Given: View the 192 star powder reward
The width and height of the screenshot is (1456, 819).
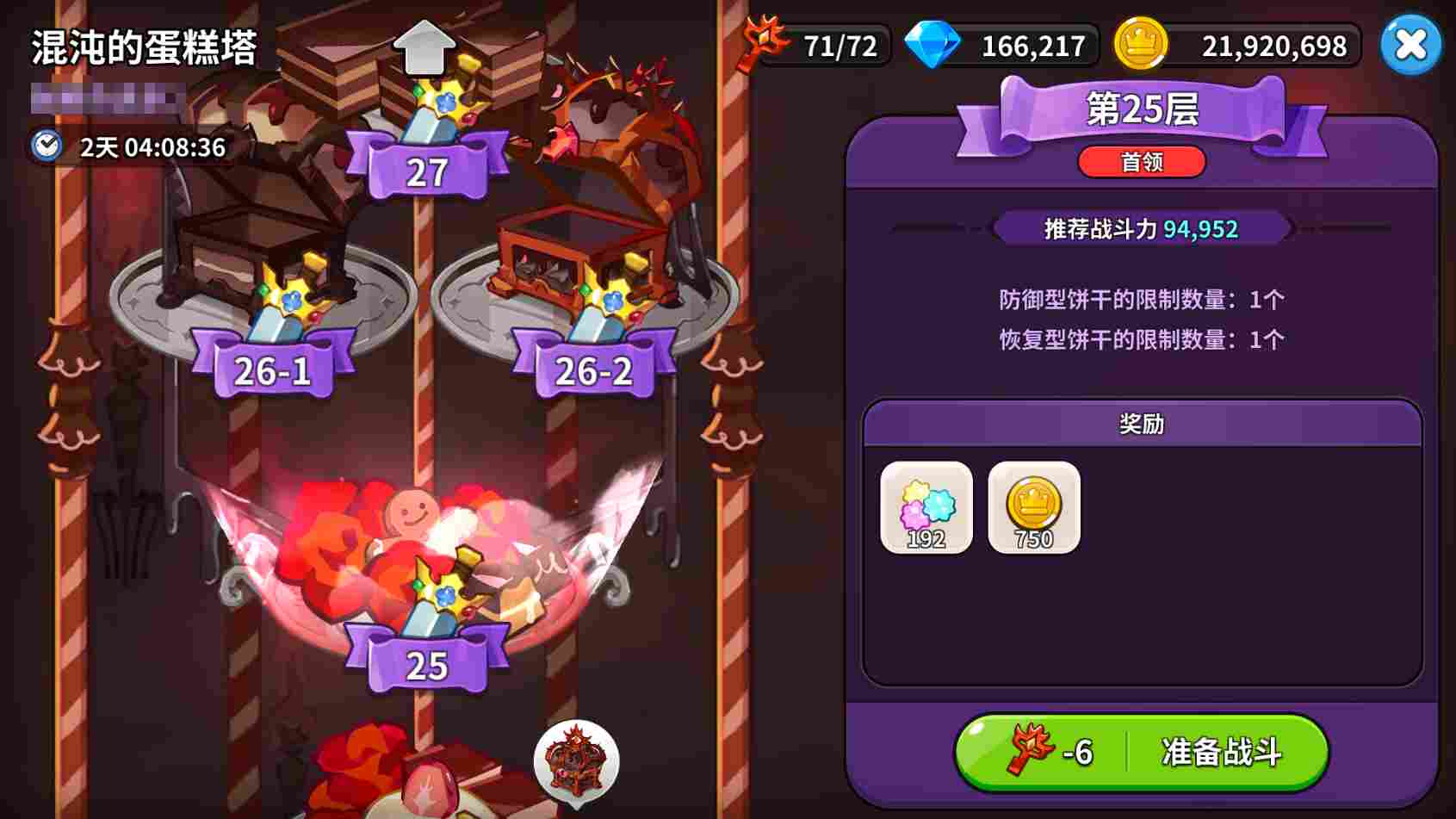Looking at the screenshot, I should tap(926, 507).
